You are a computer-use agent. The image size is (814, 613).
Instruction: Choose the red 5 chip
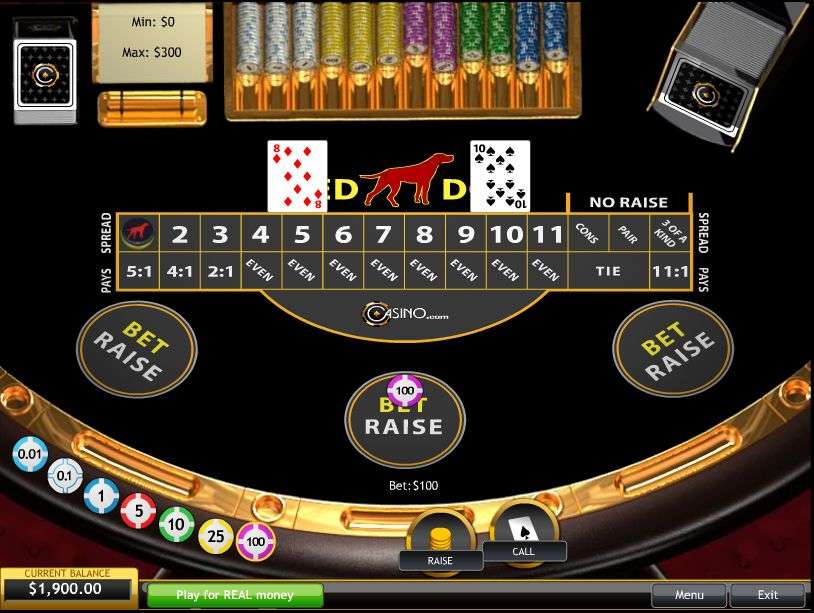138,511
